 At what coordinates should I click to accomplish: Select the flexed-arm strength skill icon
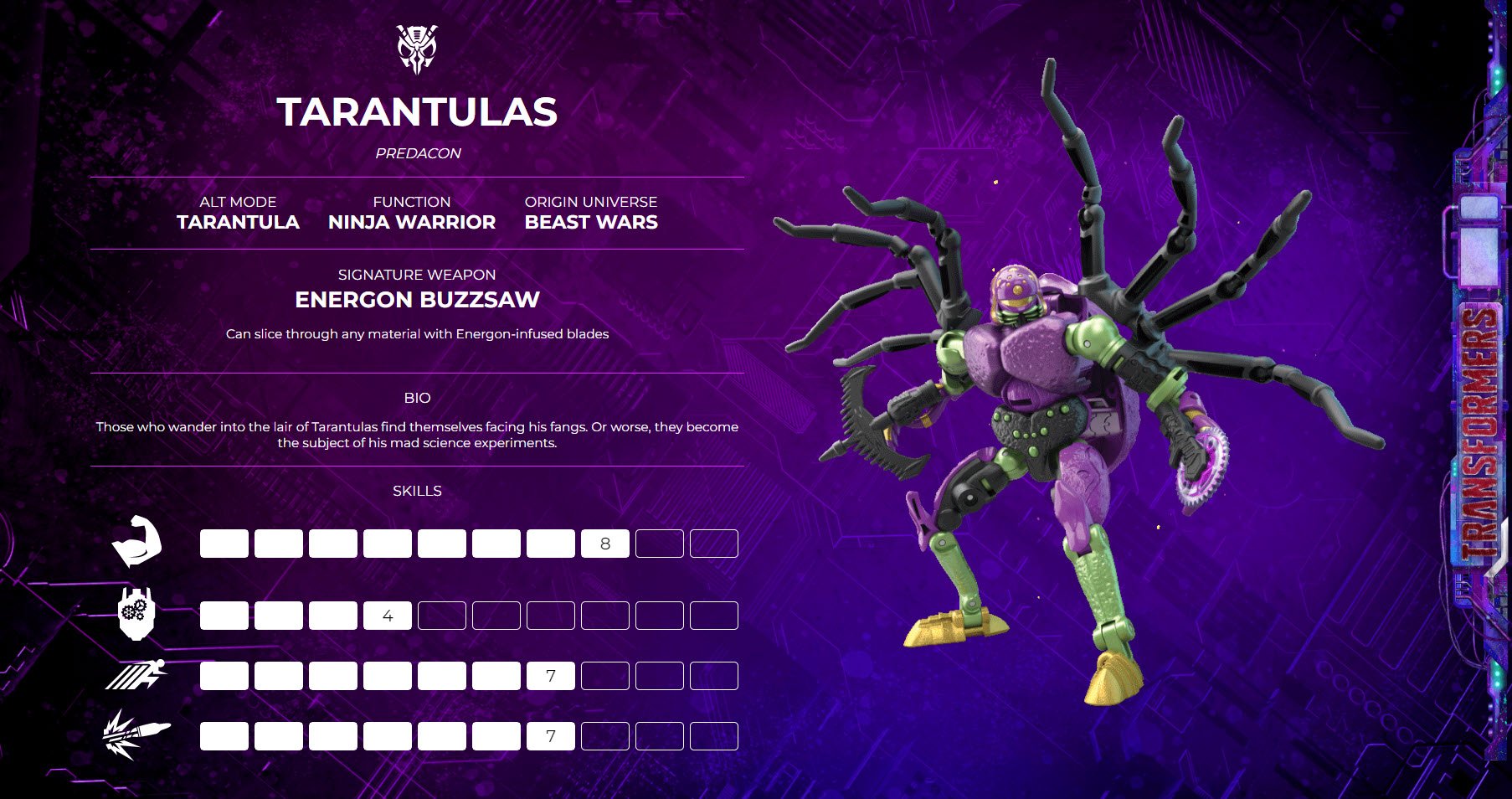click(136, 542)
